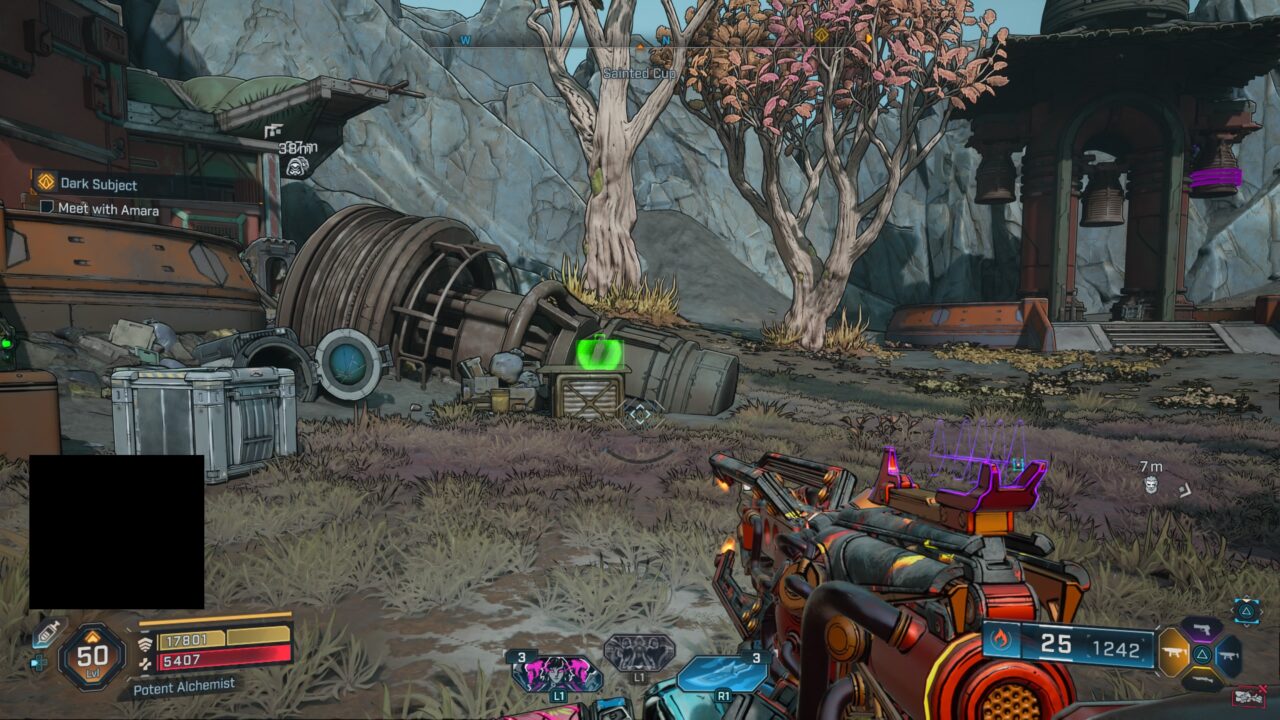Select the pistol icon on the weapon wheel
The height and width of the screenshot is (720, 1280).
(1203, 629)
